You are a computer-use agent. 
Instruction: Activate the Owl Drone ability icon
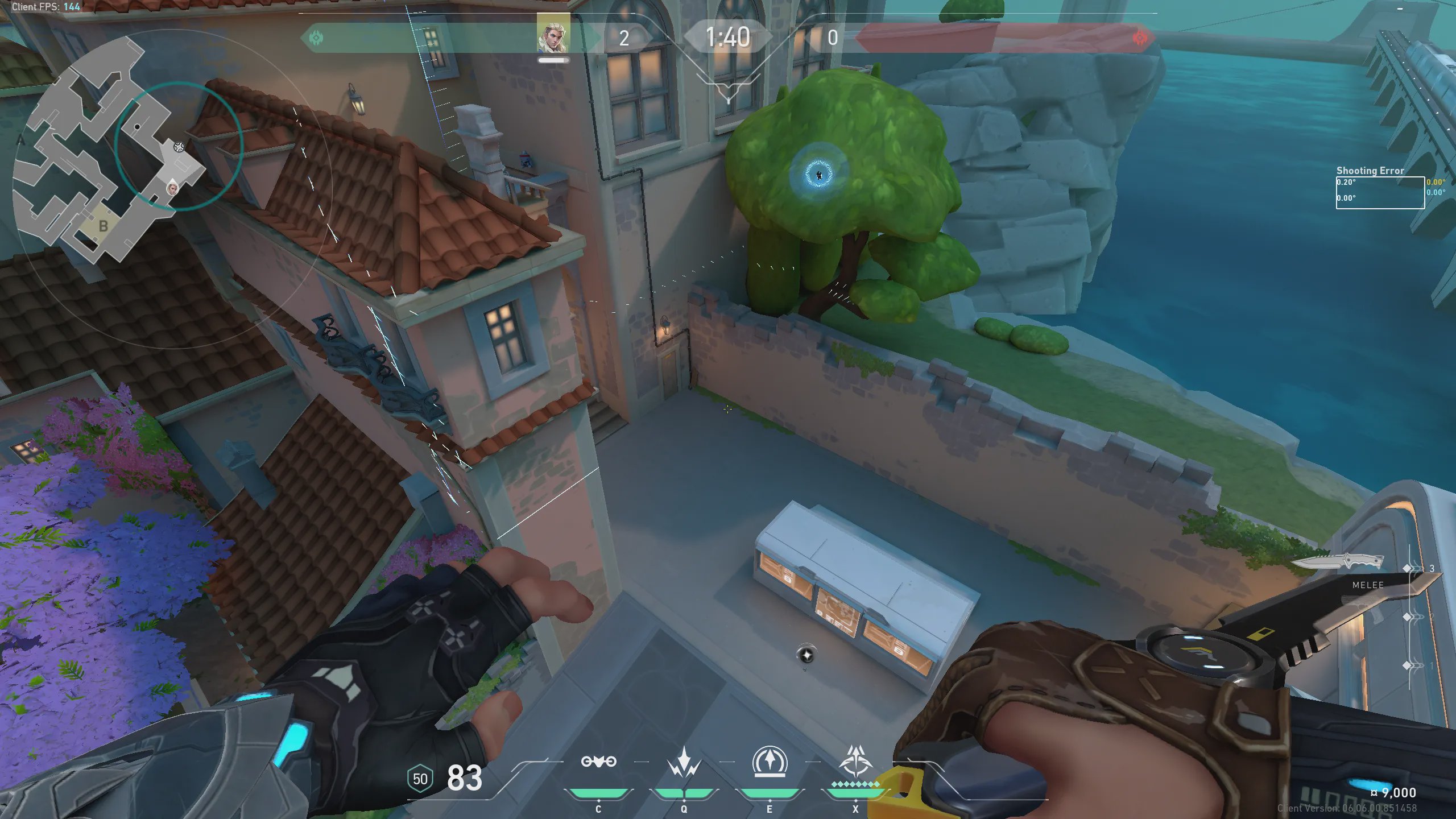click(598, 762)
